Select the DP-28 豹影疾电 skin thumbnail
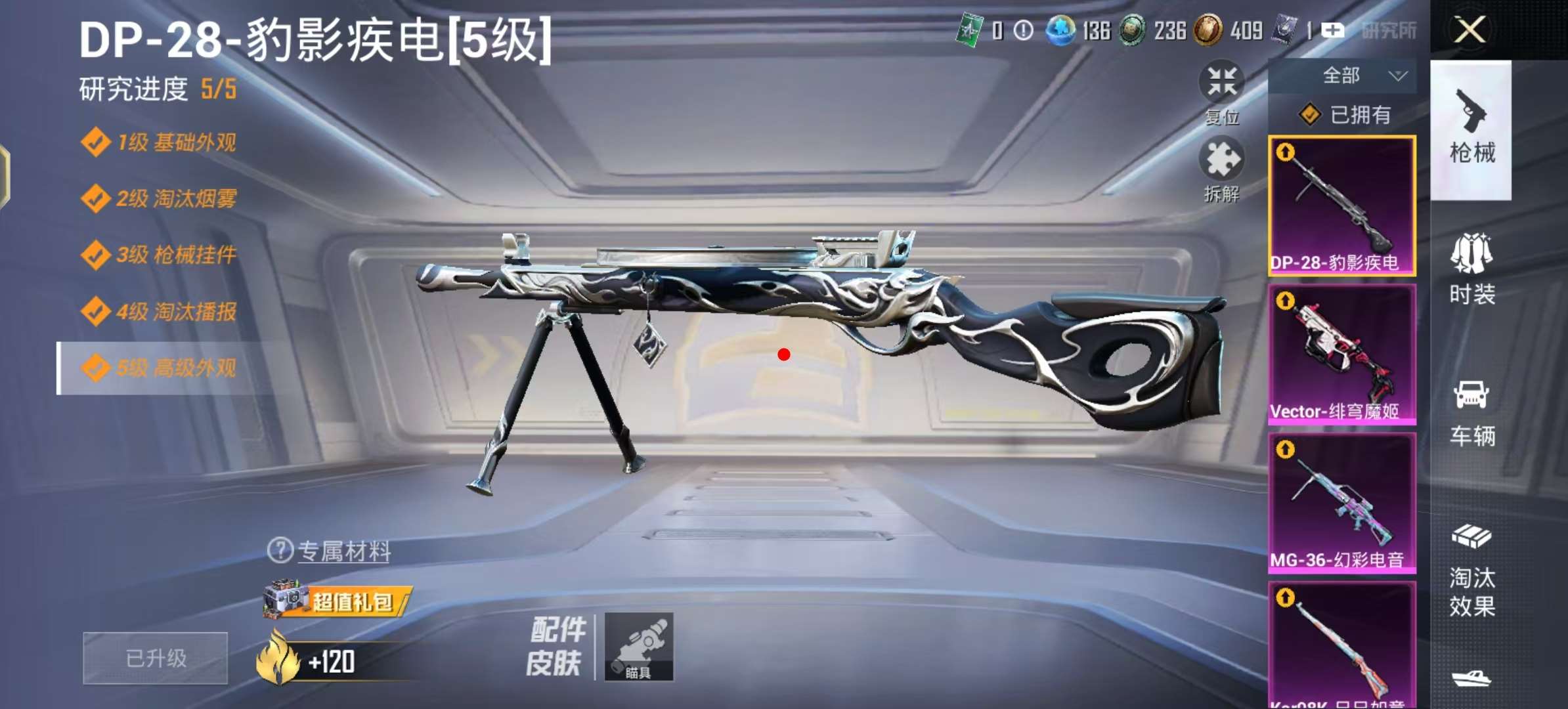This screenshot has width=1568, height=709. 1341,205
